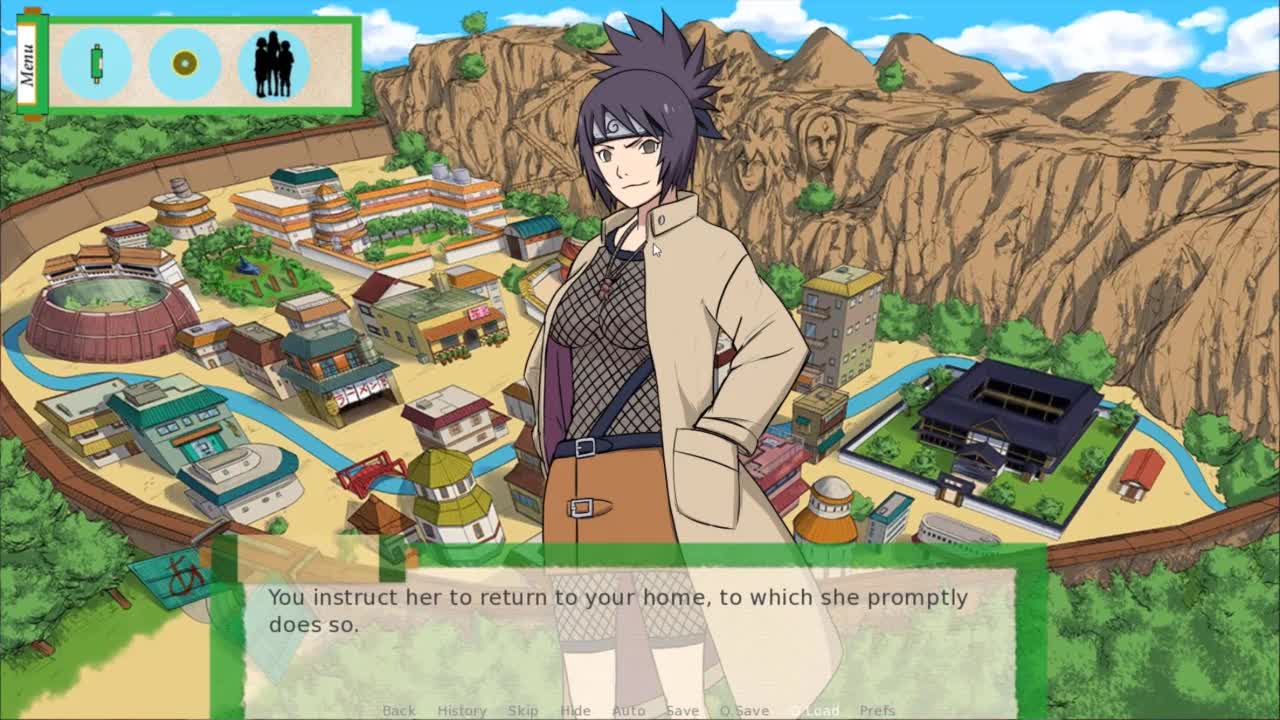This screenshot has width=1280, height=720.
Task: Select the gold coin icon
Action: (184, 64)
